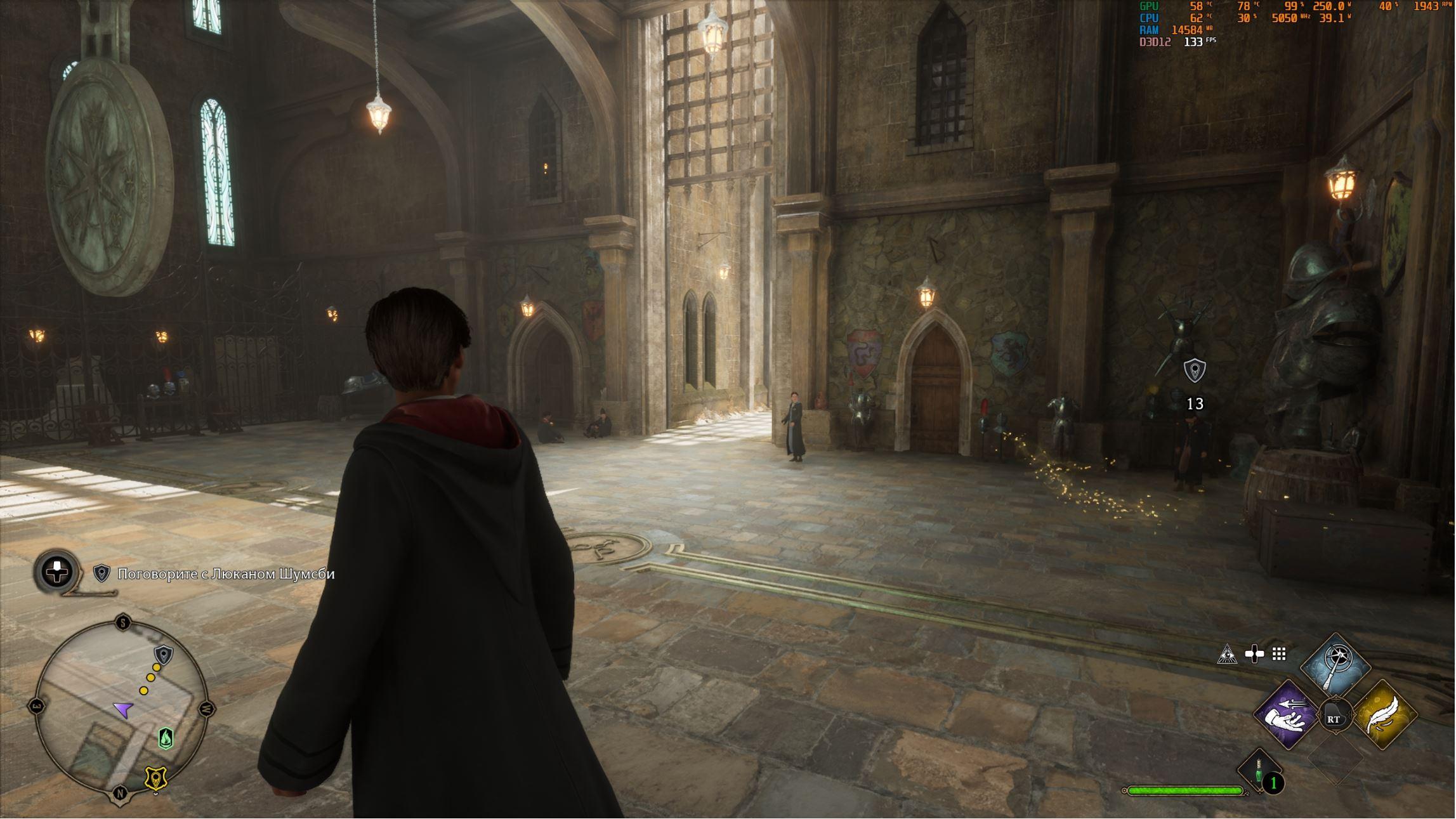Open the nine-dot grid spell set icon
Screen dimensions: 1456x819
pyautogui.click(x=1279, y=654)
